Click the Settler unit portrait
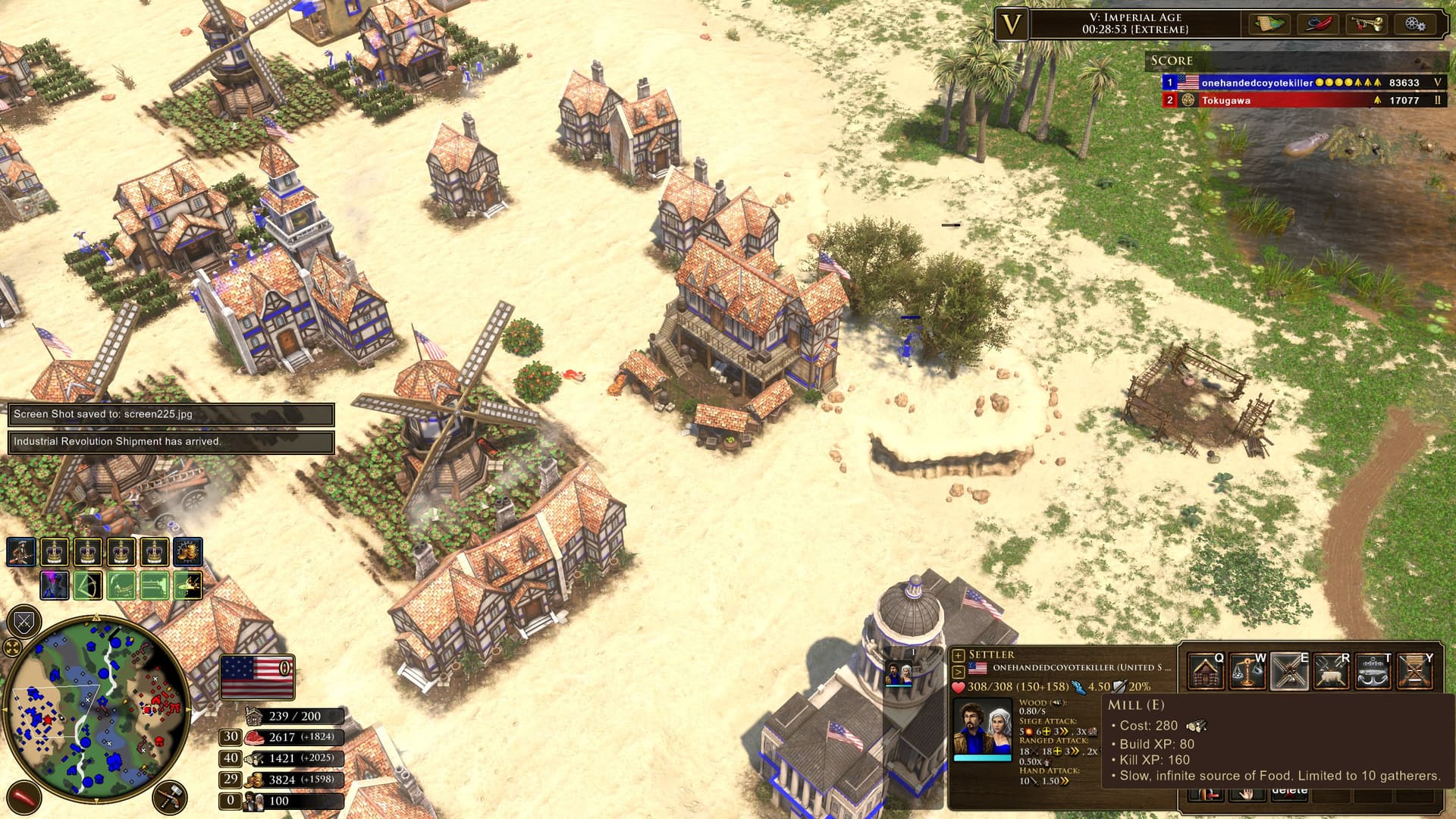Image resolution: width=1456 pixels, height=819 pixels. (x=982, y=728)
